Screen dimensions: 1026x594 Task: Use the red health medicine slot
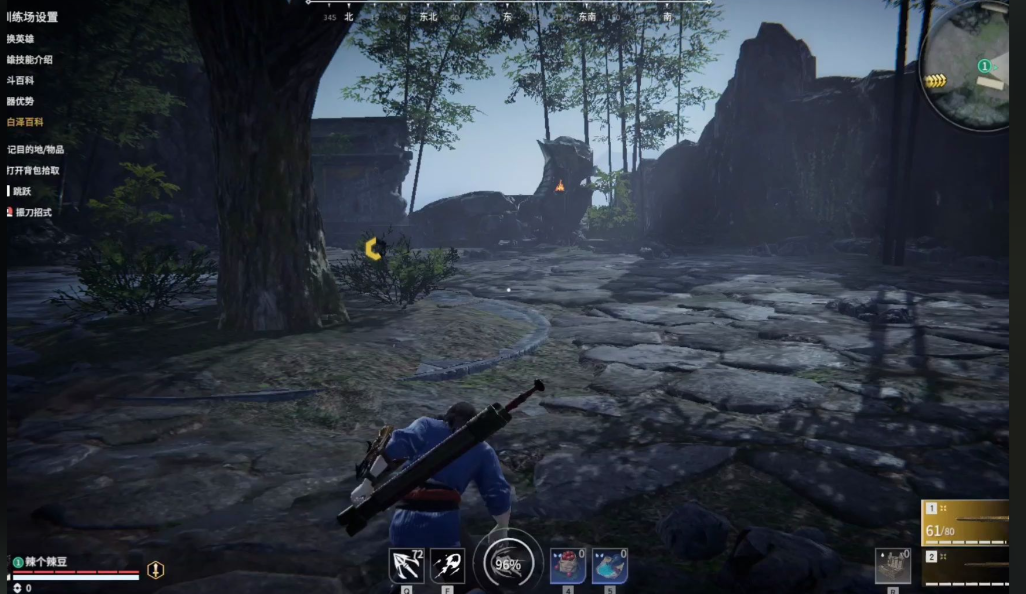[568, 566]
